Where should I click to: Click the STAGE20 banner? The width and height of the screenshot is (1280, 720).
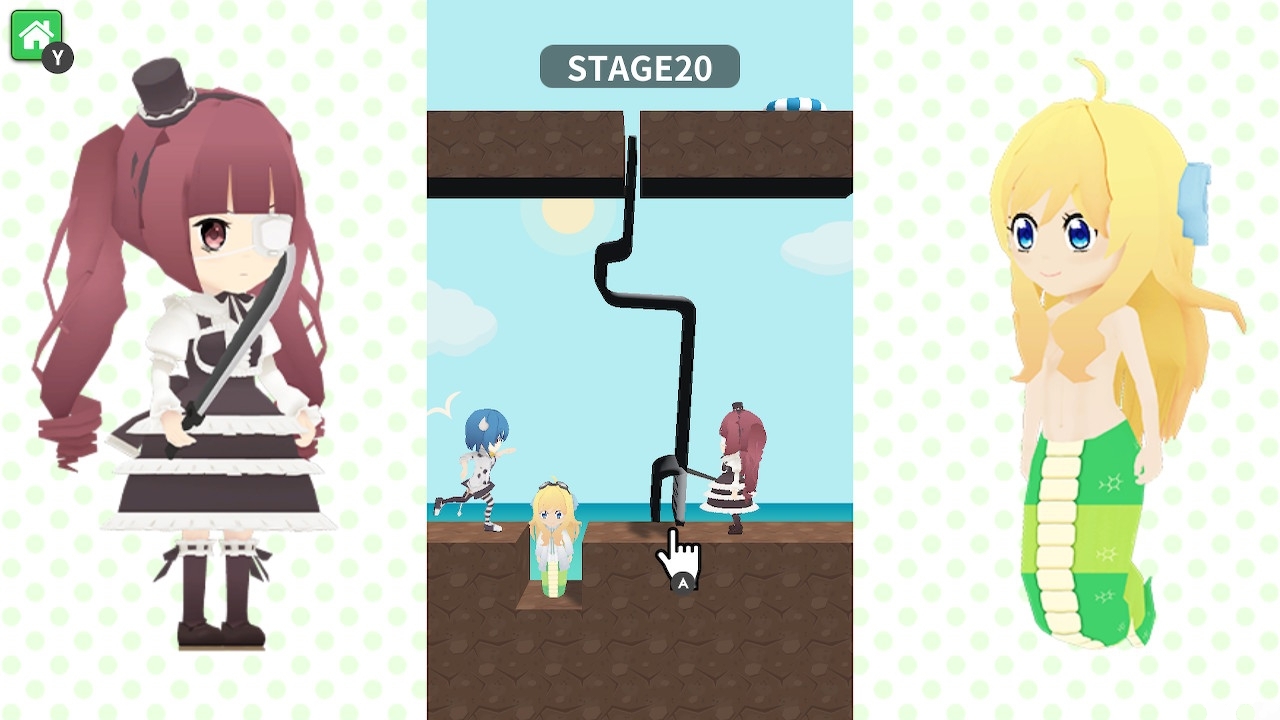pyautogui.click(x=639, y=67)
